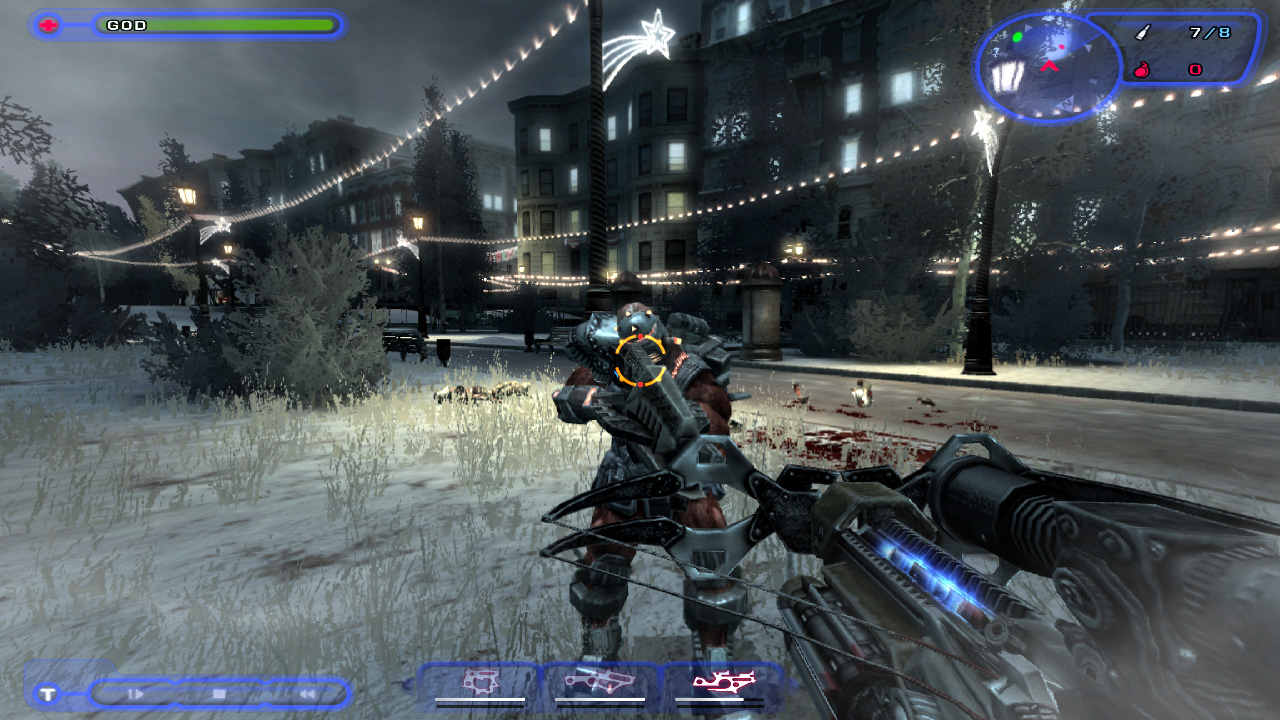Click the green objective marker on radar
The height and width of the screenshot is (720, 1280).
(1018, 38)
